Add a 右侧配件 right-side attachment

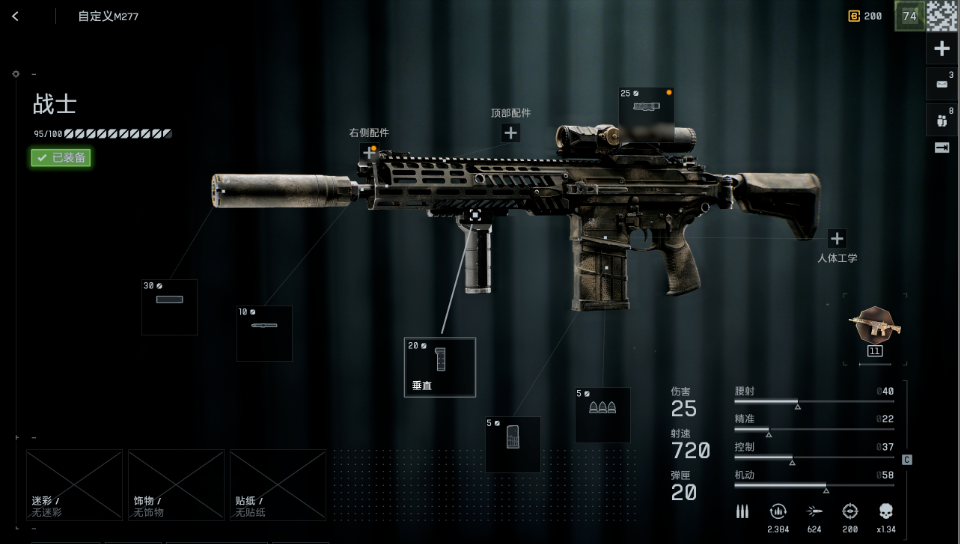370,152
